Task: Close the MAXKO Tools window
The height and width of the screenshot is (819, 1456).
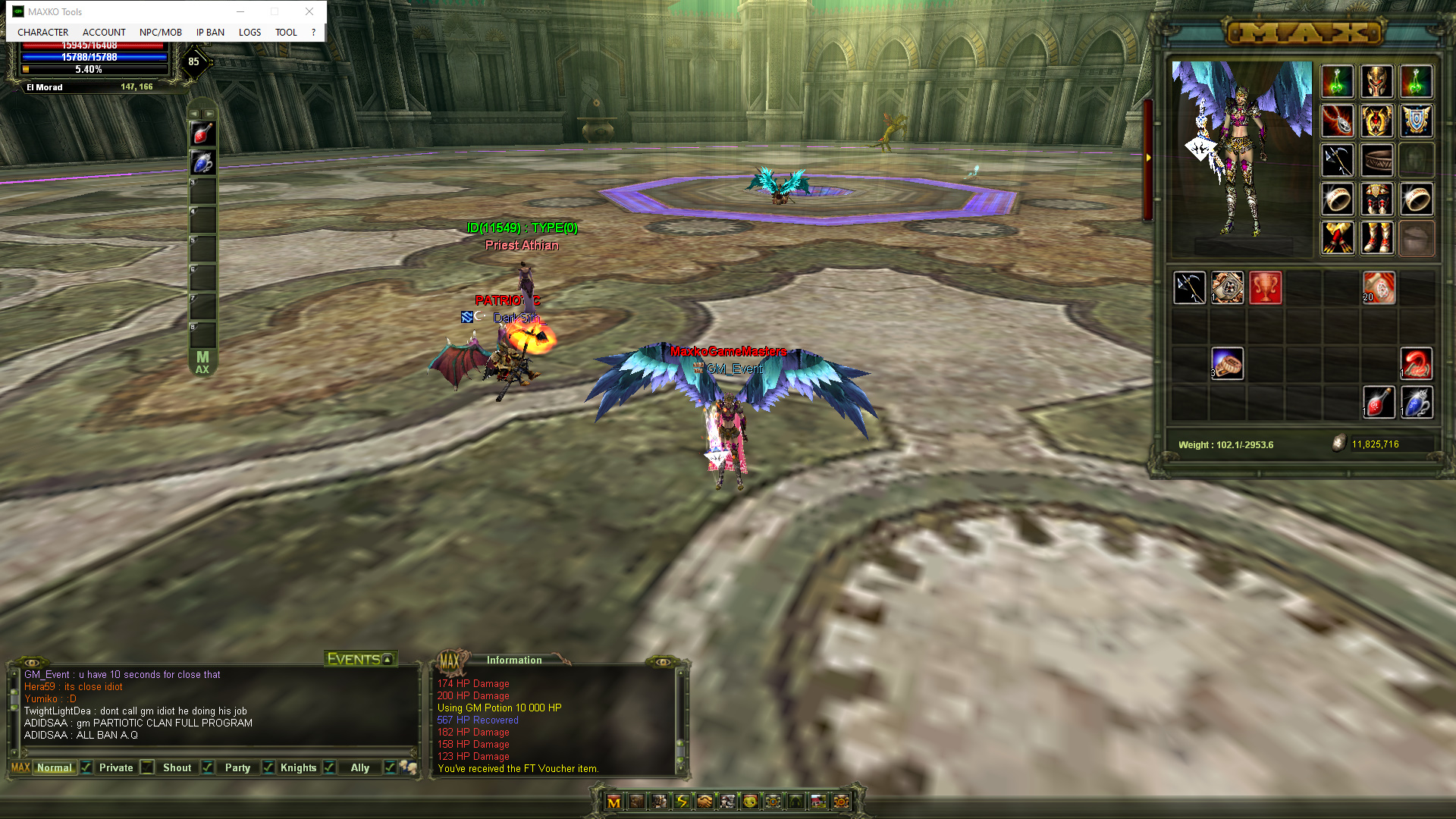Action: pos(309,11)
